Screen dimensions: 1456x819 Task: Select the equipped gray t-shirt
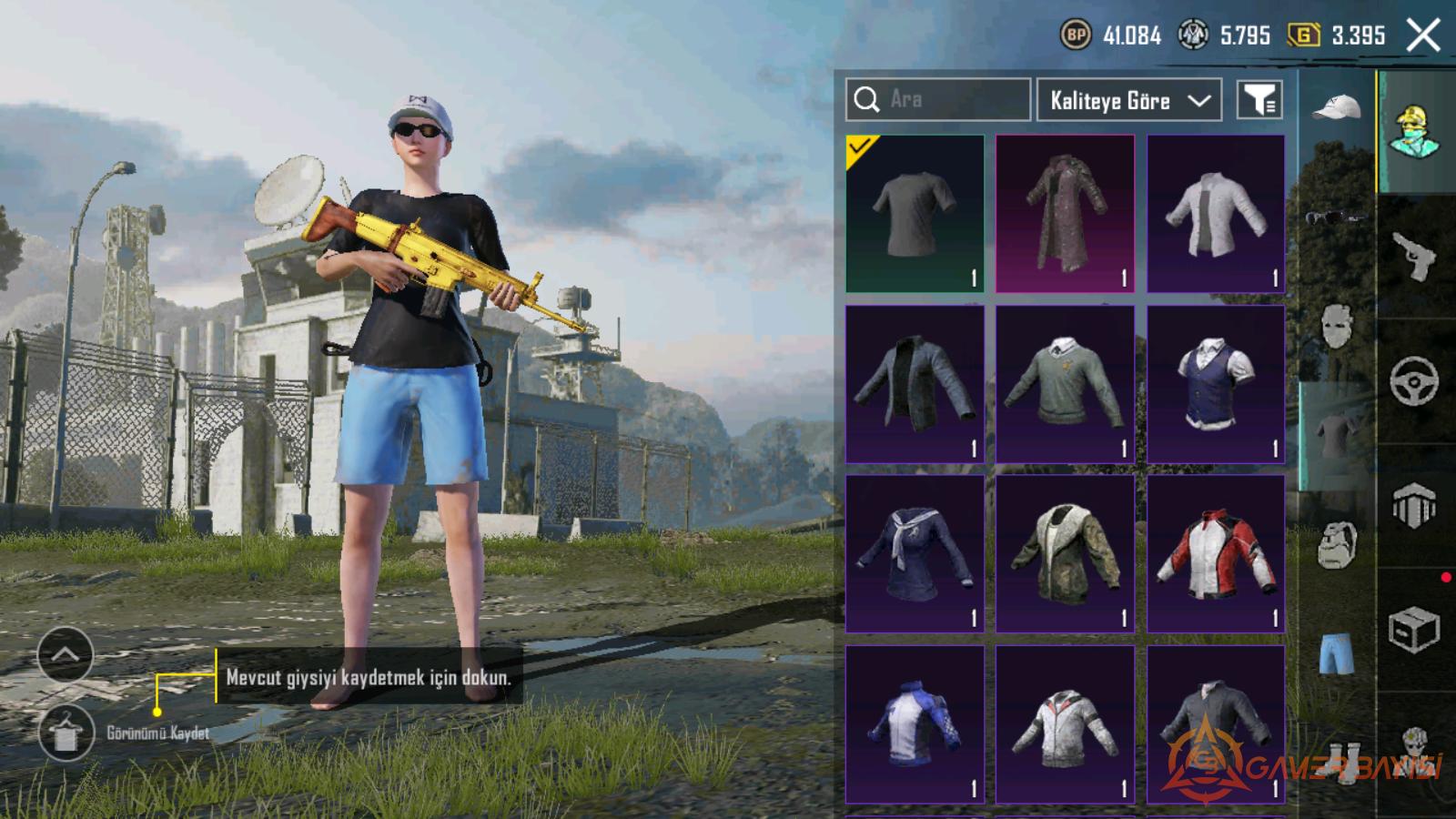pos(915,214)
